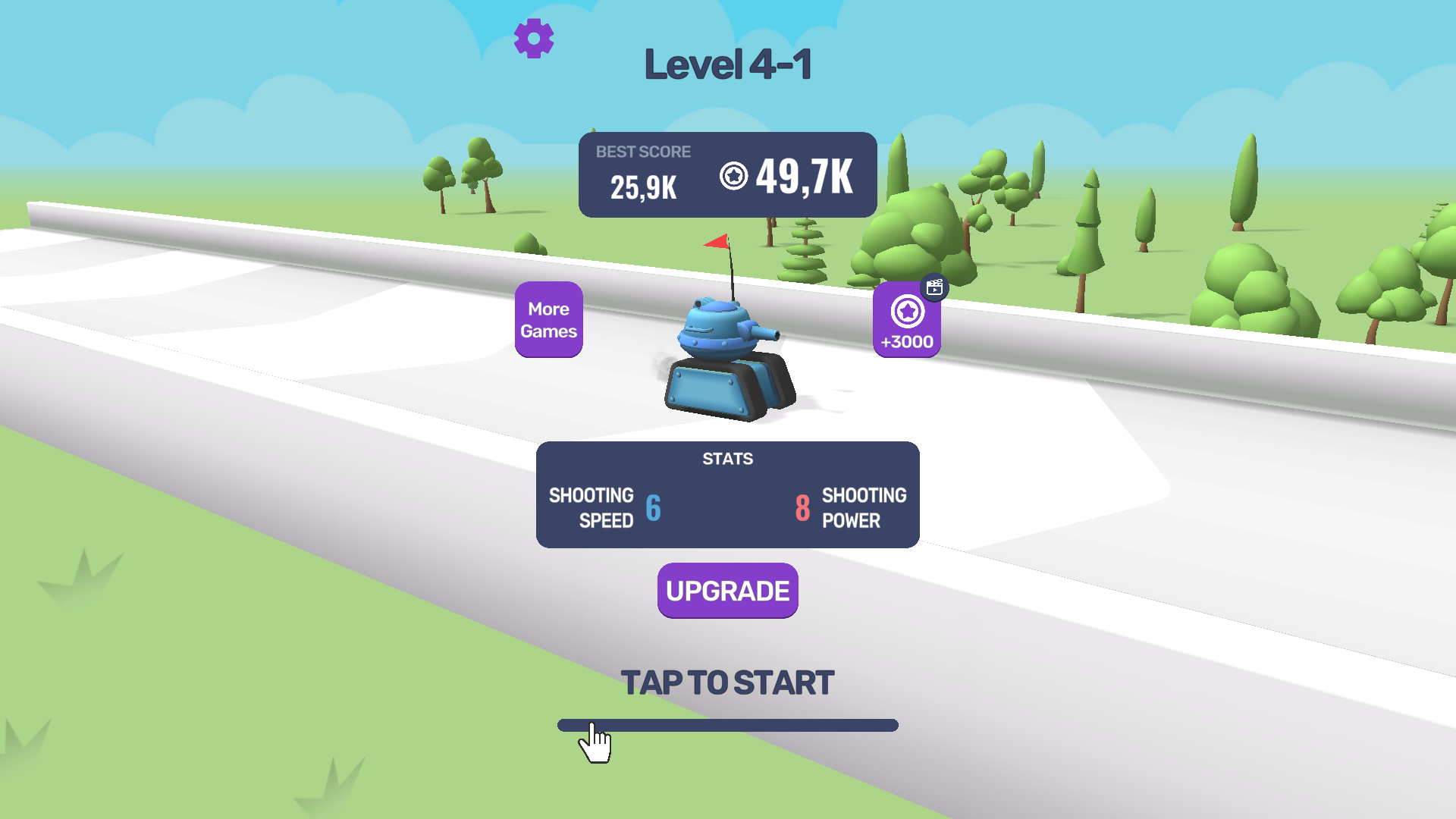Tap the BEST SCORE panel

tap(727, 174)
